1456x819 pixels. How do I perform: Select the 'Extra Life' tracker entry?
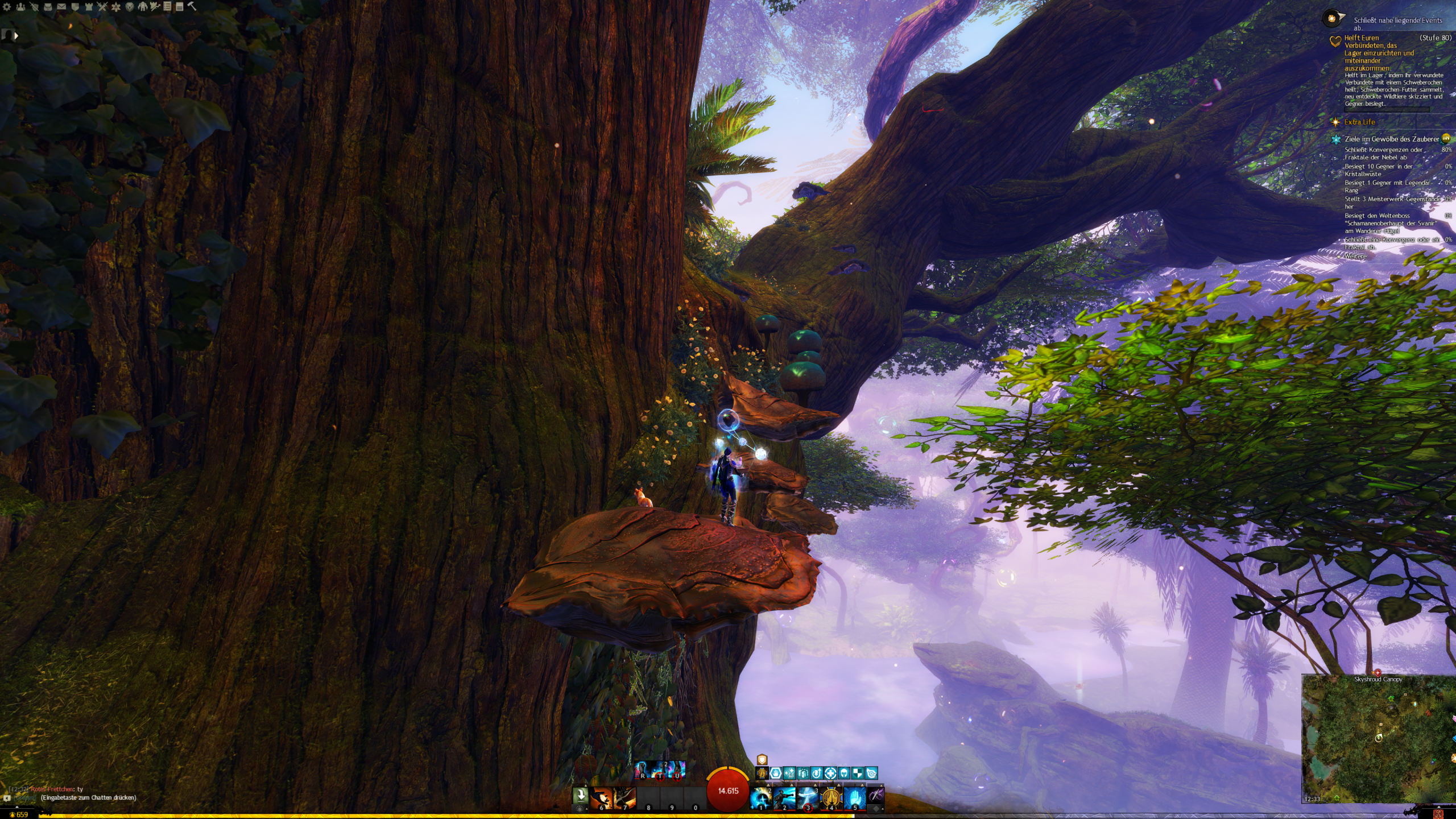coord(1359,122)
